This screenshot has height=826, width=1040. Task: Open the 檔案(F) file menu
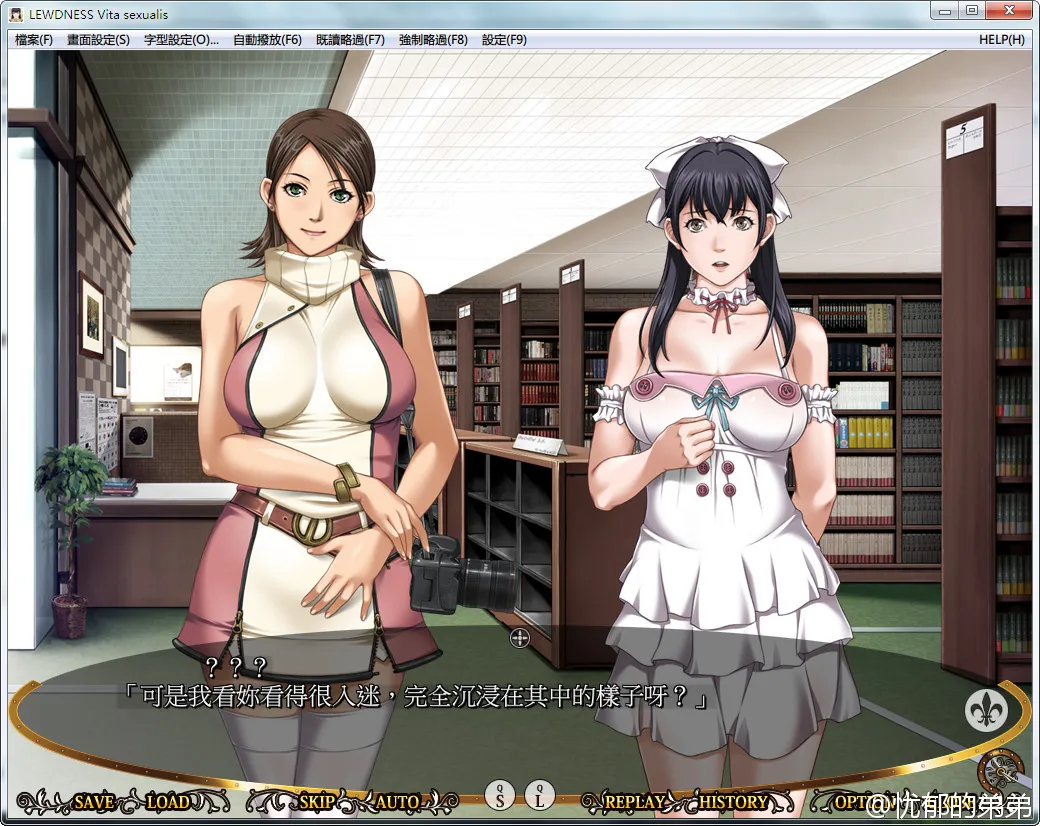click(34, 40)
